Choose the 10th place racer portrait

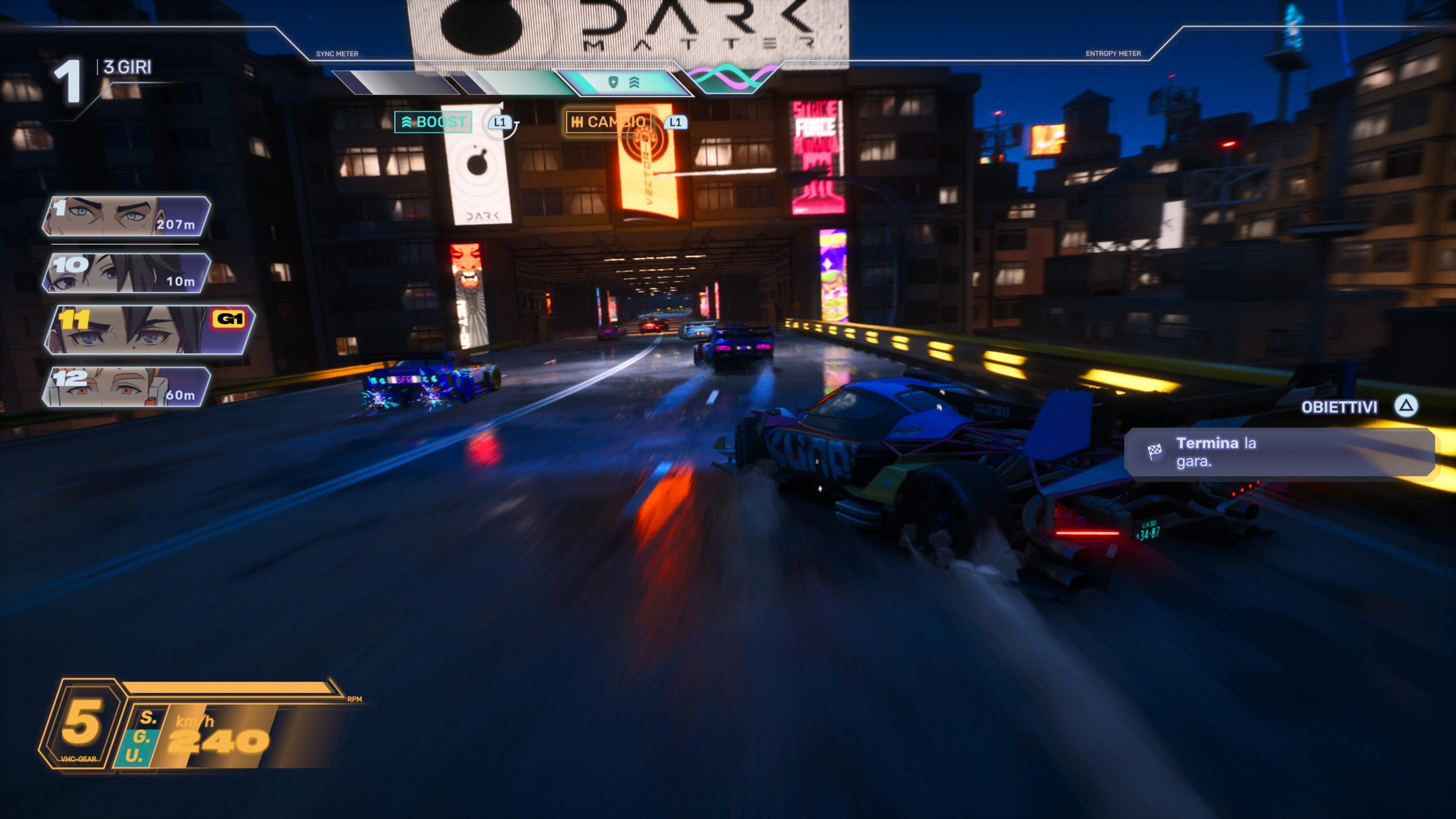click(126, 273)
